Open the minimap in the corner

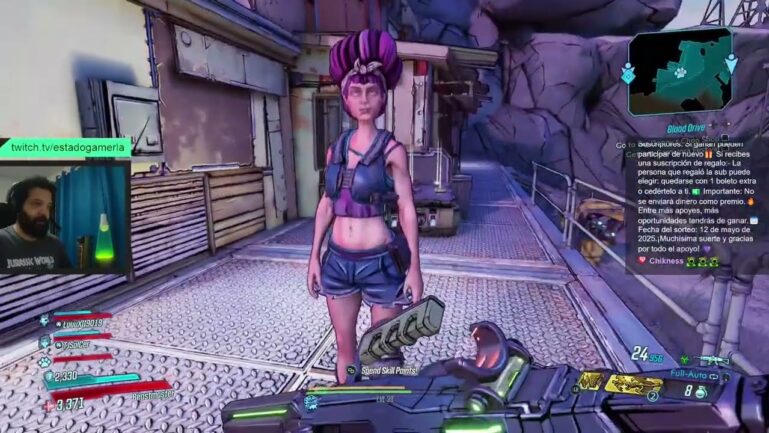click(x=680, y=72)
